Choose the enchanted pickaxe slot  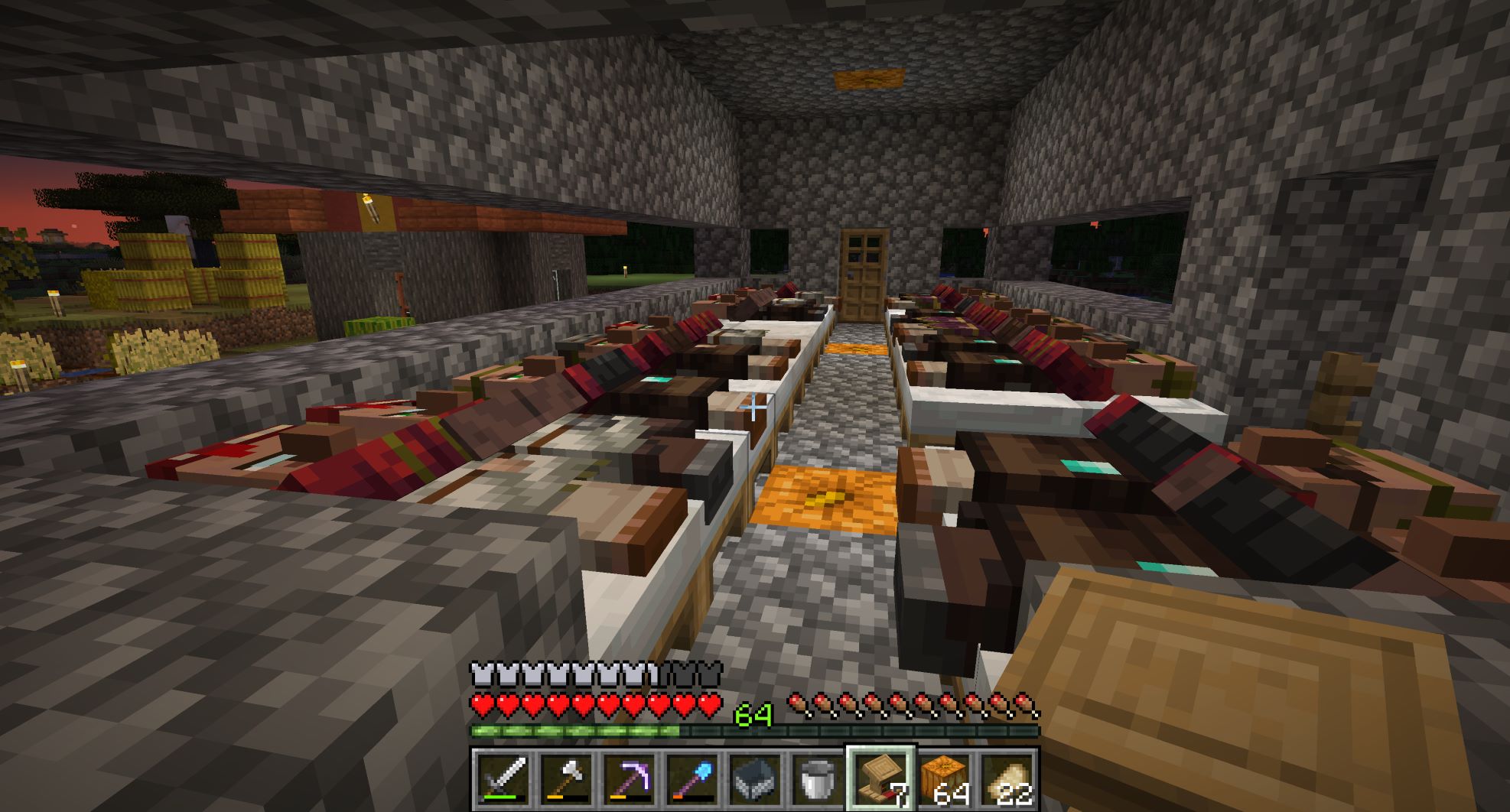point(629,779)
